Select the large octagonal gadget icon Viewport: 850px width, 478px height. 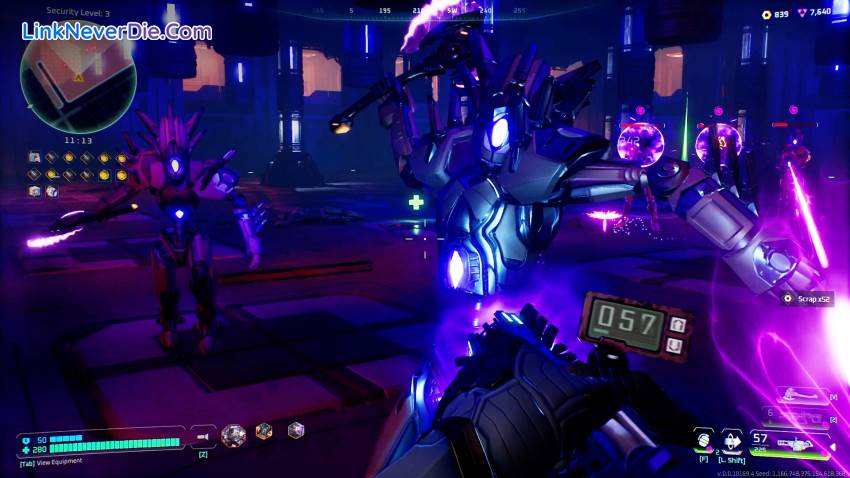pos(233,433)
